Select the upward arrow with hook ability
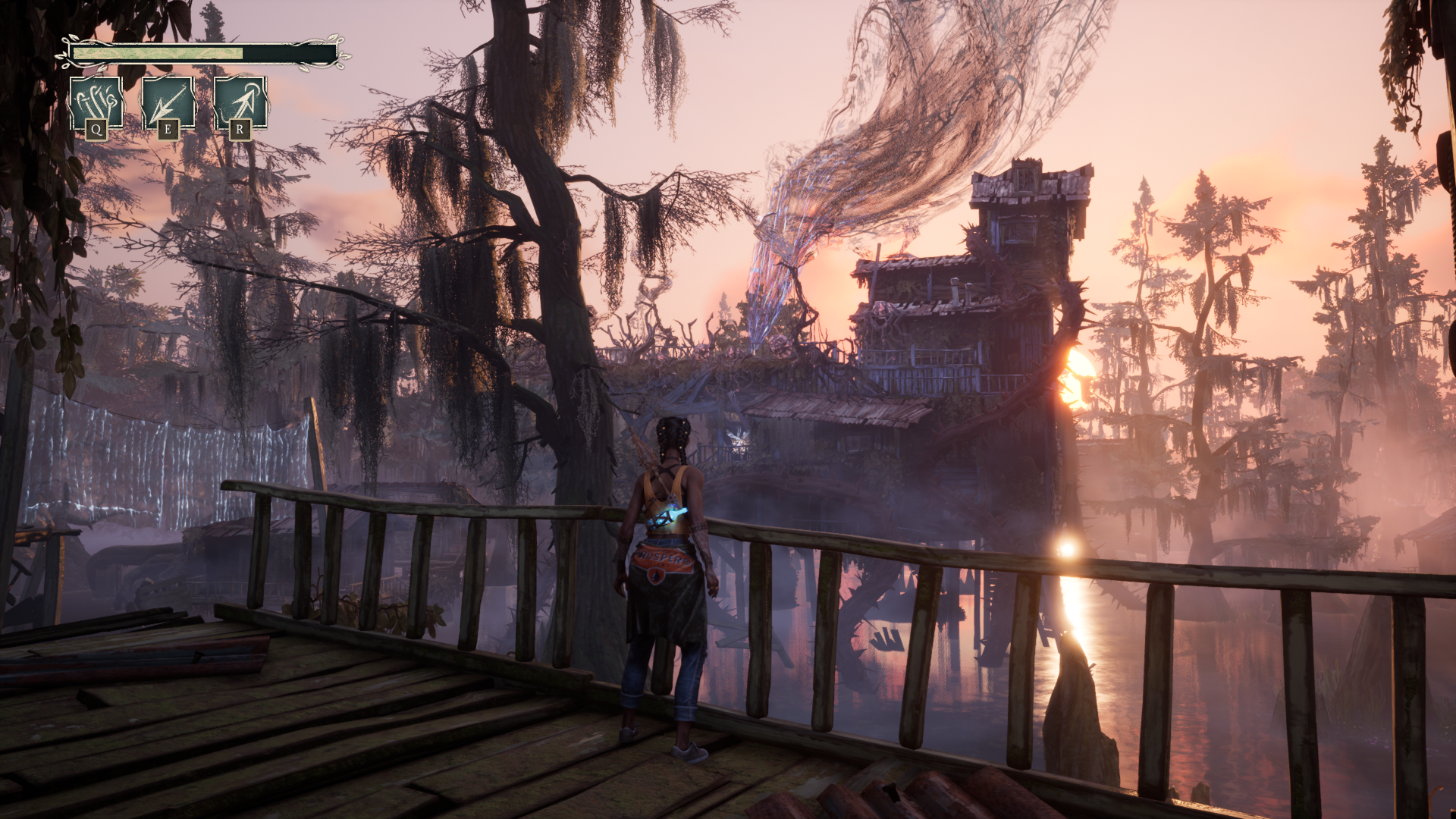 click(240, 103)
